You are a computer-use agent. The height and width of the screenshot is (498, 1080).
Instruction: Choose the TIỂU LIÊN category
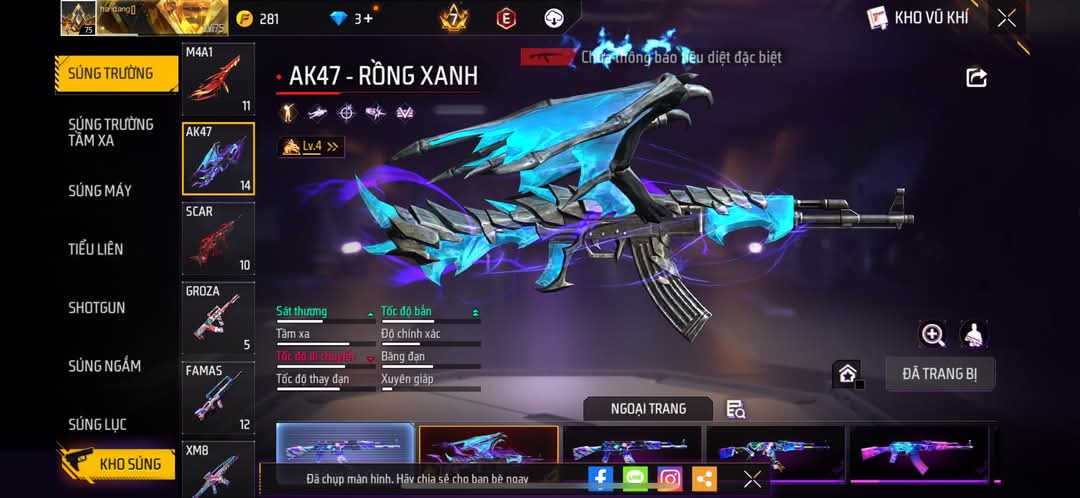(96, 249)
